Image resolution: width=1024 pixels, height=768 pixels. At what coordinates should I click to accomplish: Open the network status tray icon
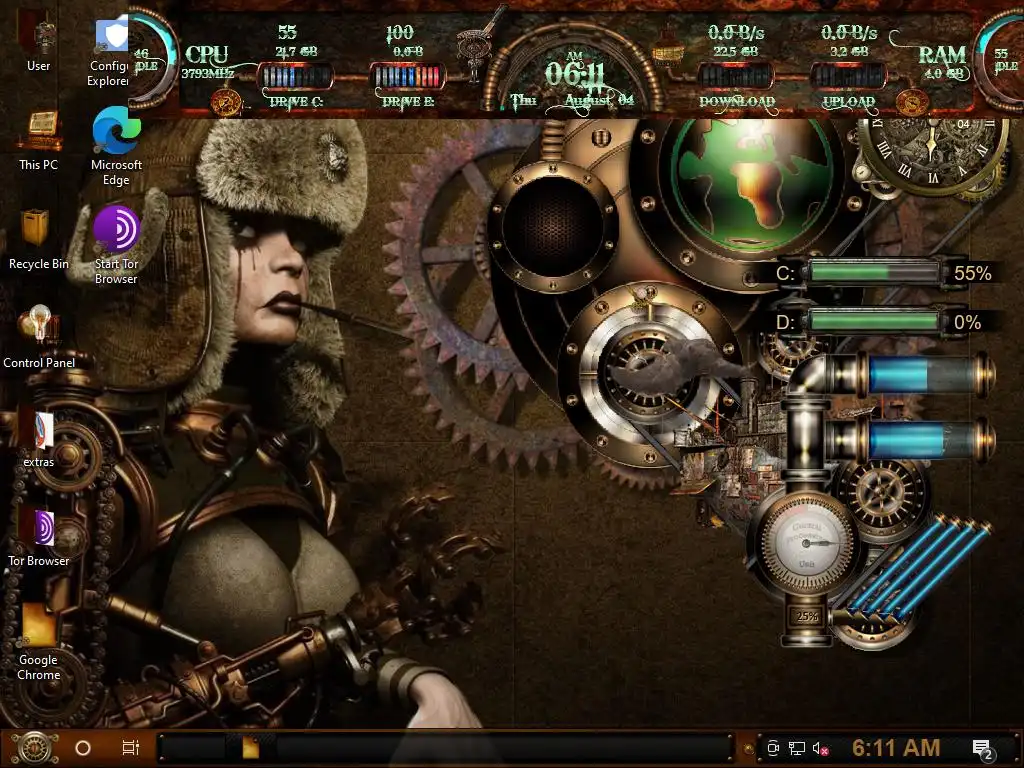797,748
